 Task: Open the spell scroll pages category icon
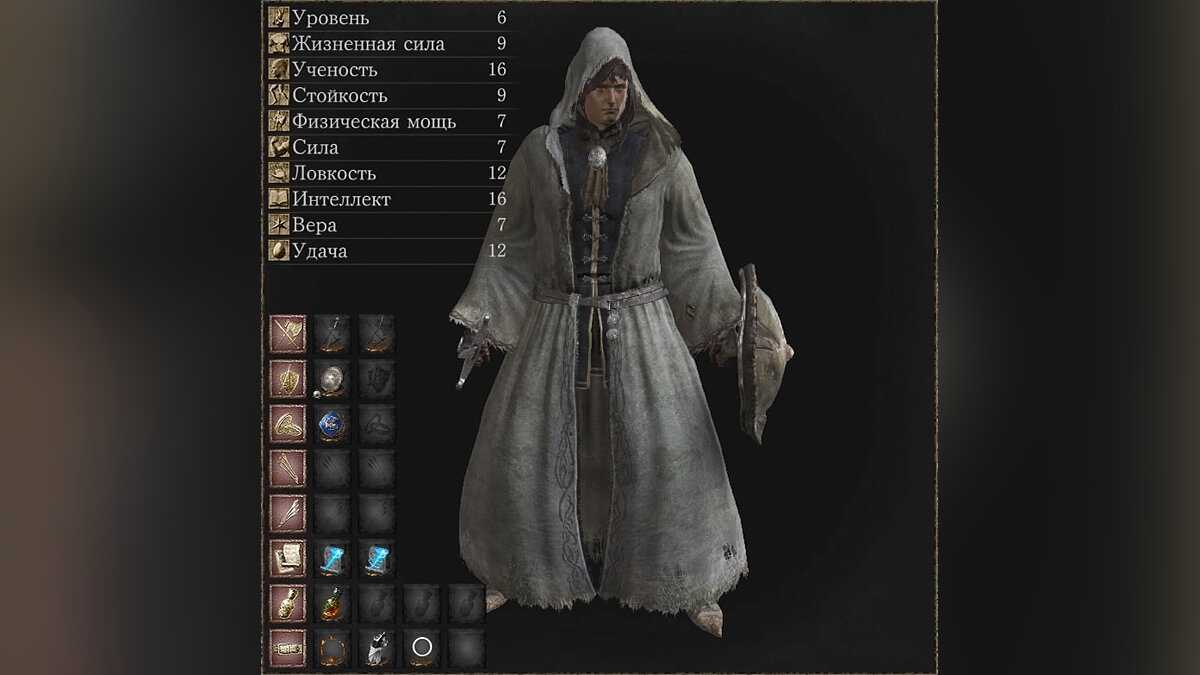coord(287,559)
